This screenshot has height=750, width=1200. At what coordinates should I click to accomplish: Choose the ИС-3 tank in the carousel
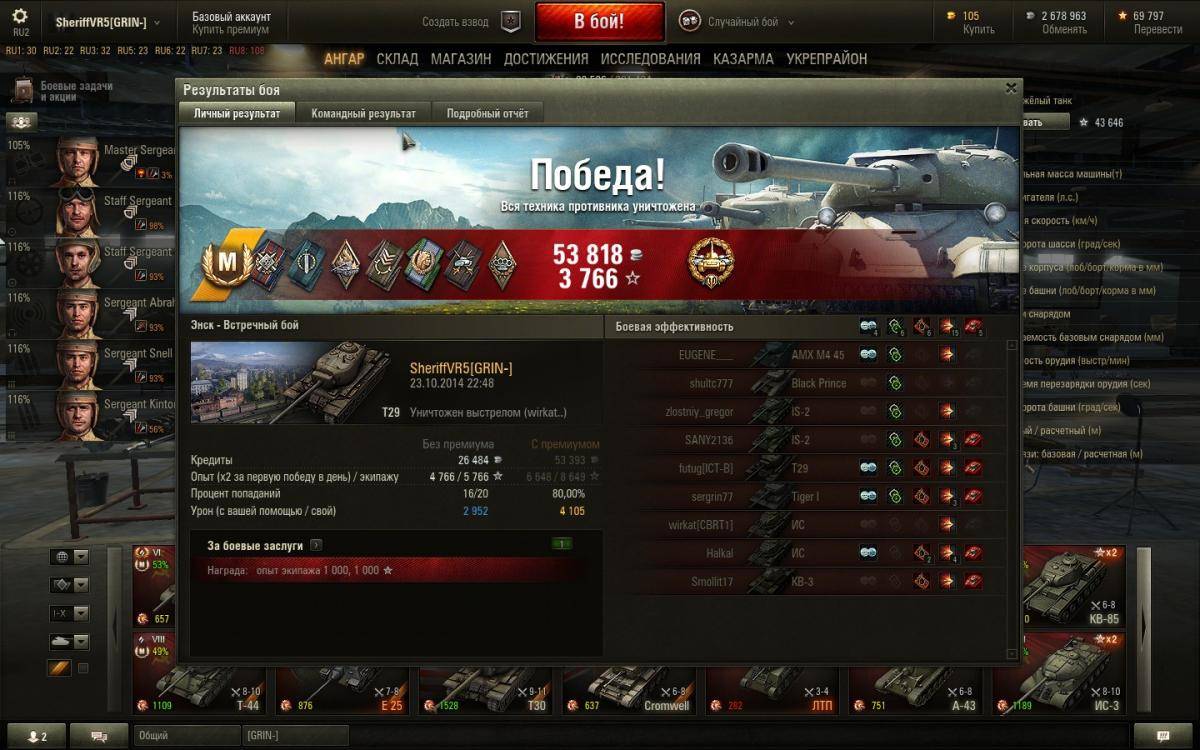1056,682
